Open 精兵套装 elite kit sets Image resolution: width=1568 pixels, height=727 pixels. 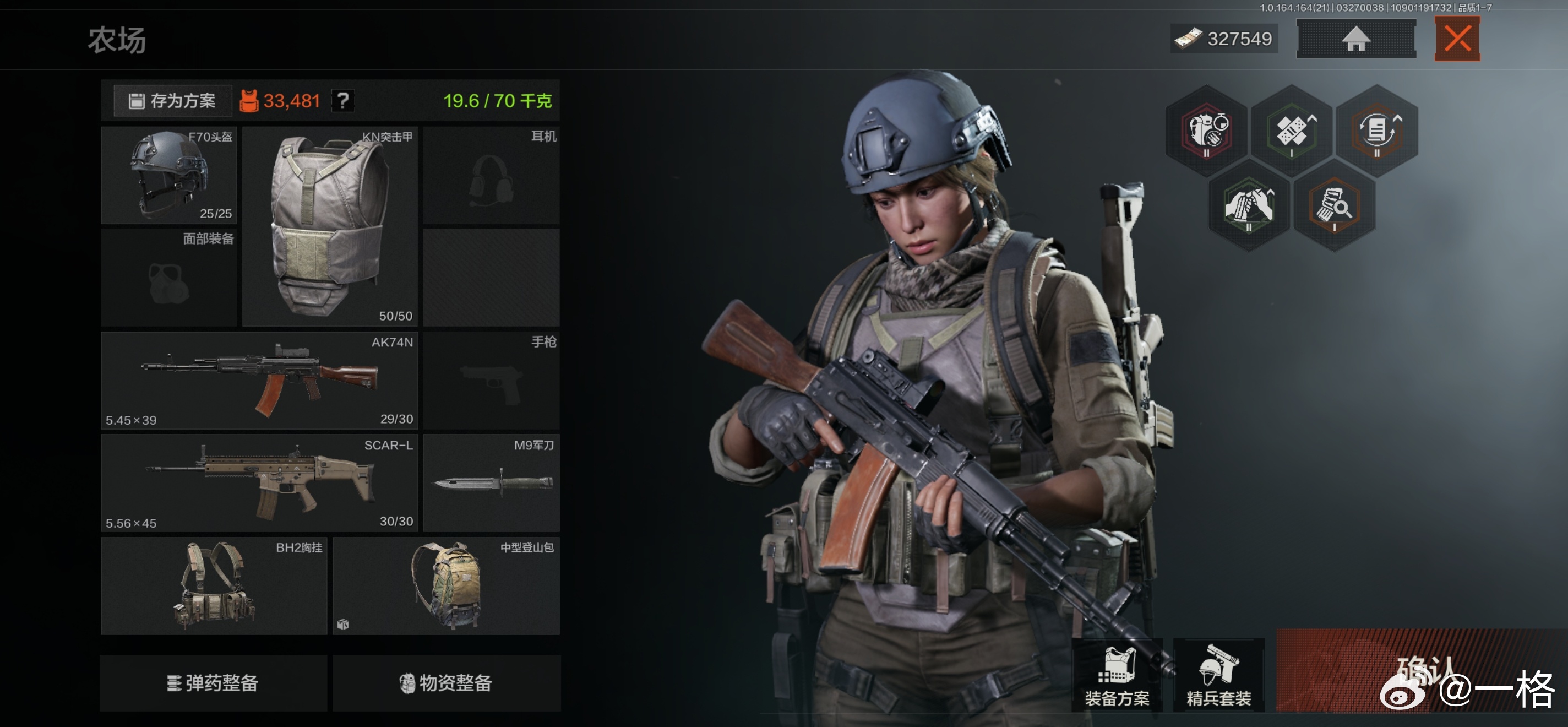(x=1218, y=675)
